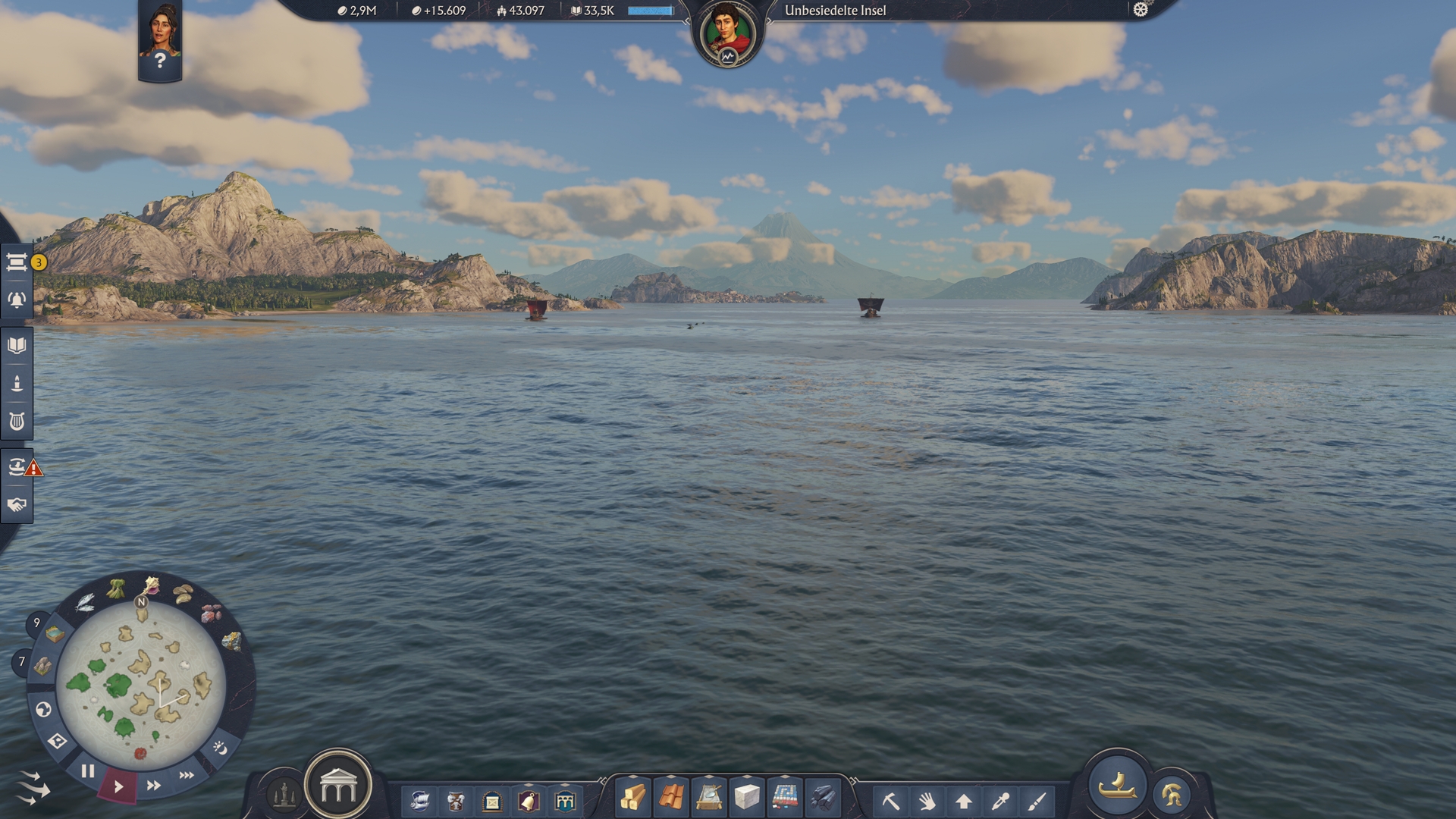
Task: Activate the pickaxe demolish tool
Action: click(890, 801)
